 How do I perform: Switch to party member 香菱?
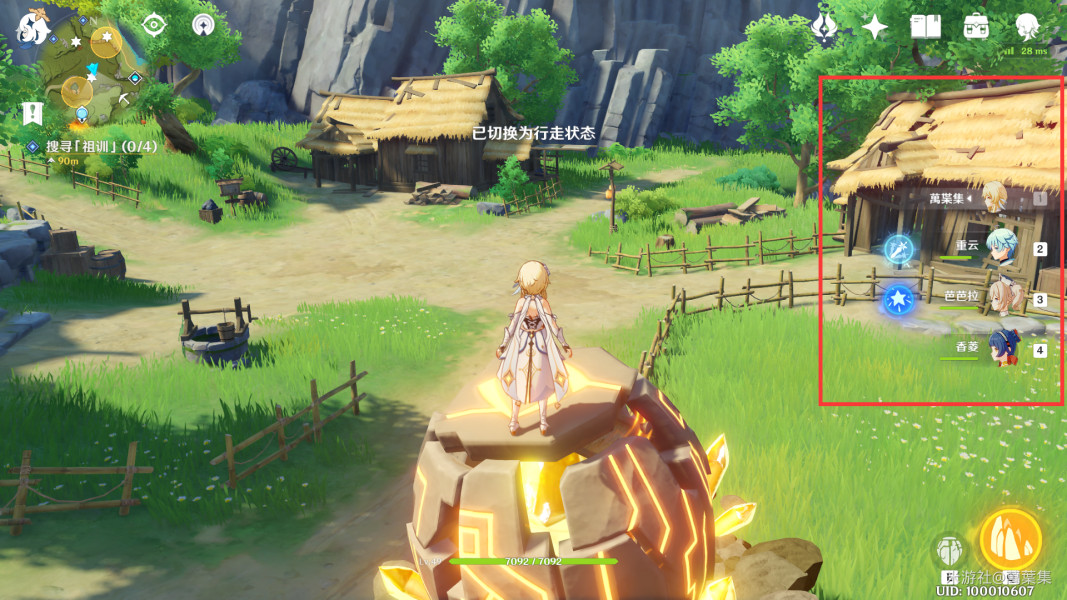(x=1000, y=348)
